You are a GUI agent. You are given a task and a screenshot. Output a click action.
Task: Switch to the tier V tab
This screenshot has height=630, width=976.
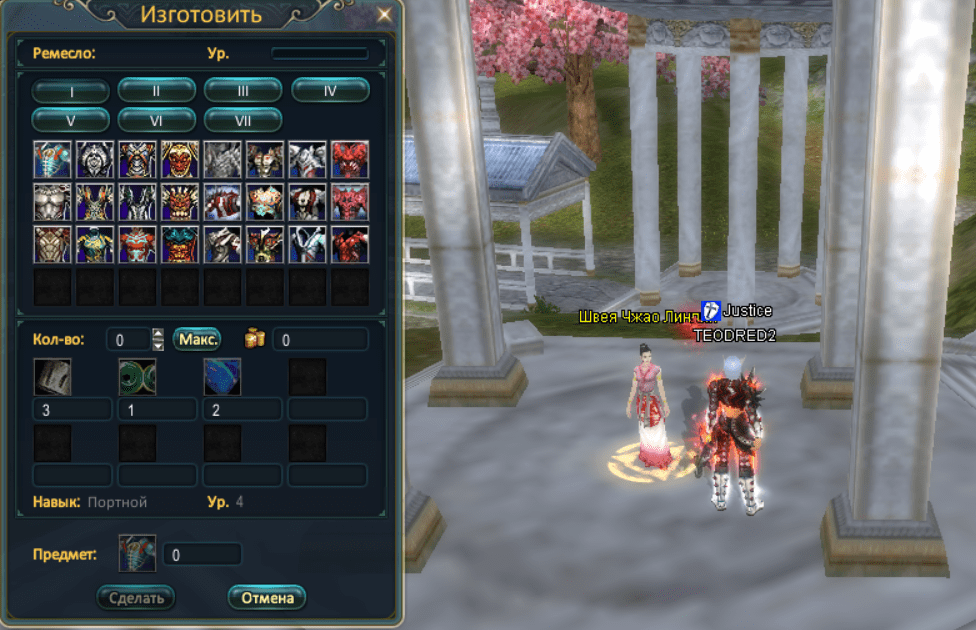pyautogui.click(x=70, y=120)
